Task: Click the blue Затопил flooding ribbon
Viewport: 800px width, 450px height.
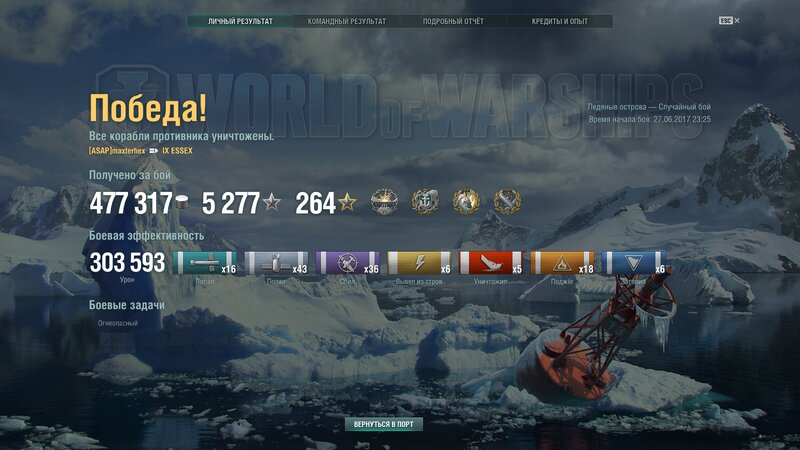Action: pyautogui.click(x=633, y=263)
